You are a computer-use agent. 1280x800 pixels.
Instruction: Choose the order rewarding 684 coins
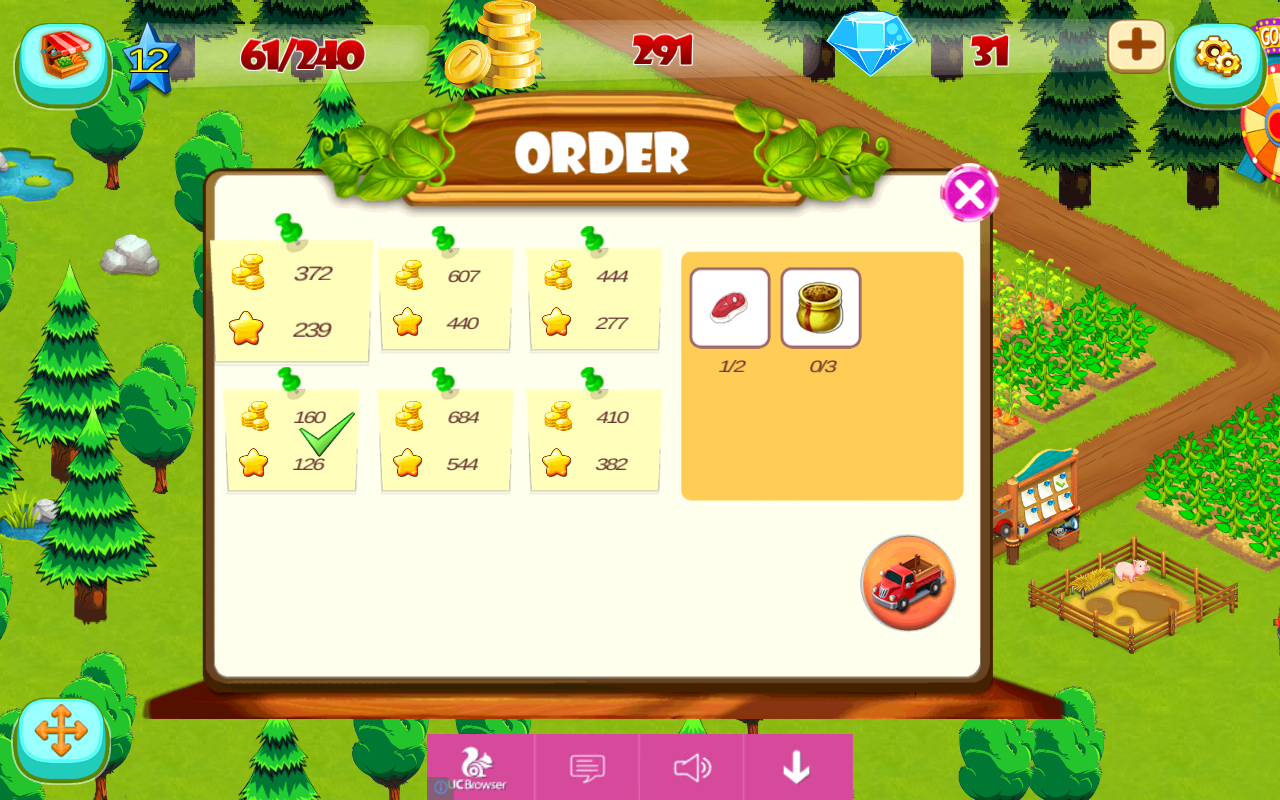pyautogui.click(x=445, y=440)
